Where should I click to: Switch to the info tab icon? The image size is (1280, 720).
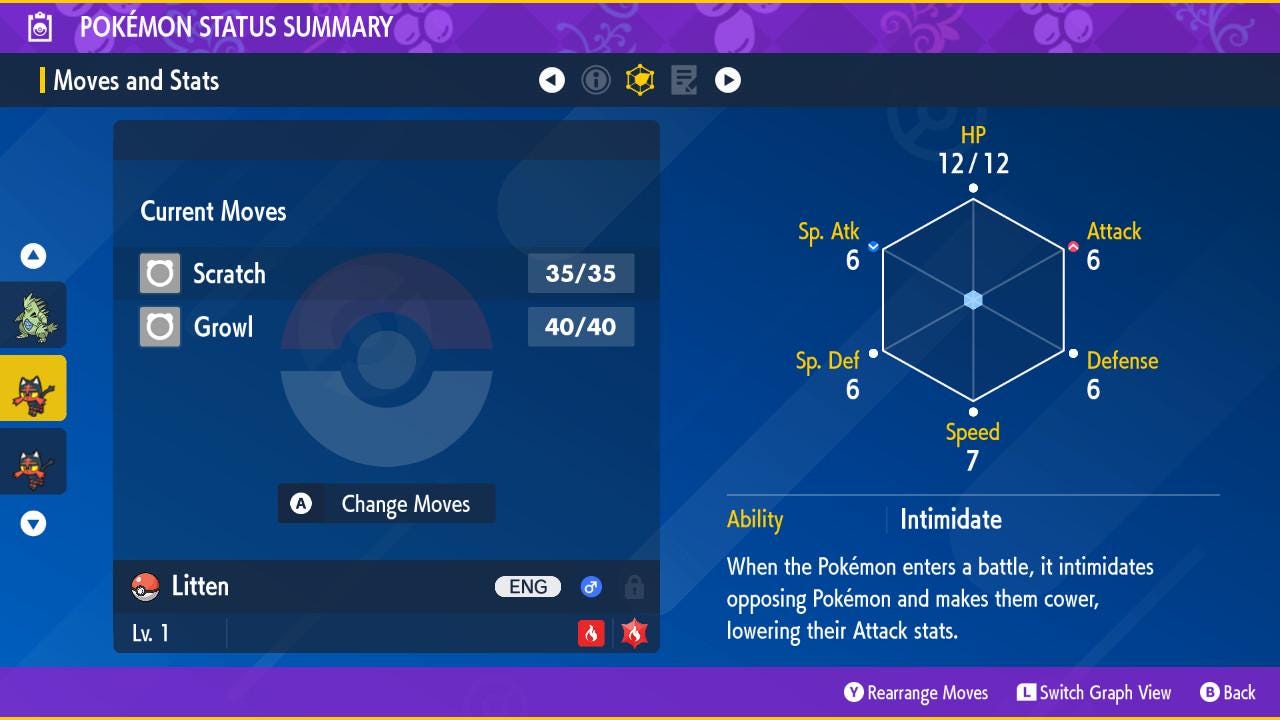click(596, 80)
